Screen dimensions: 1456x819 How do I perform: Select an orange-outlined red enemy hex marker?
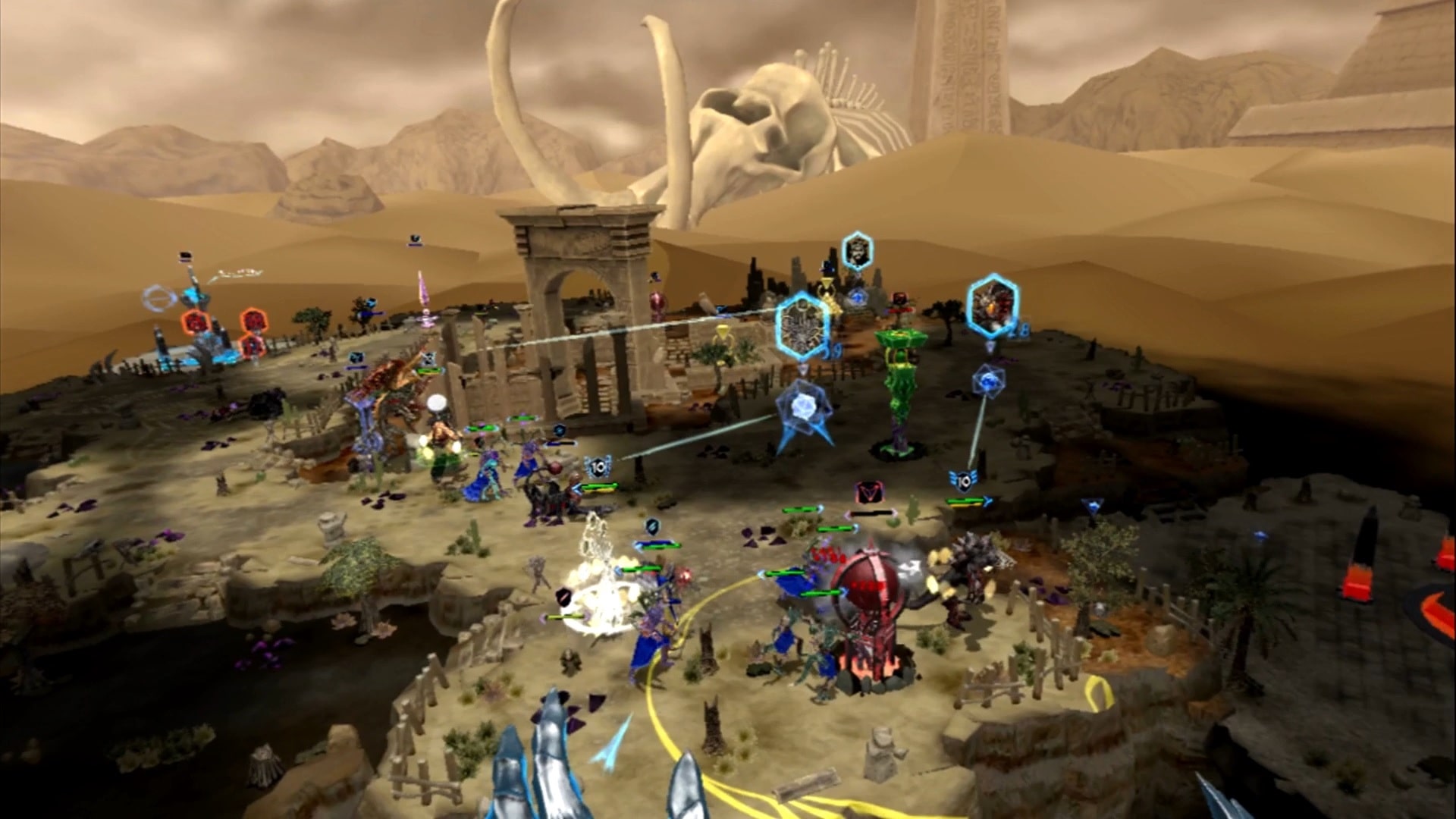196,322
